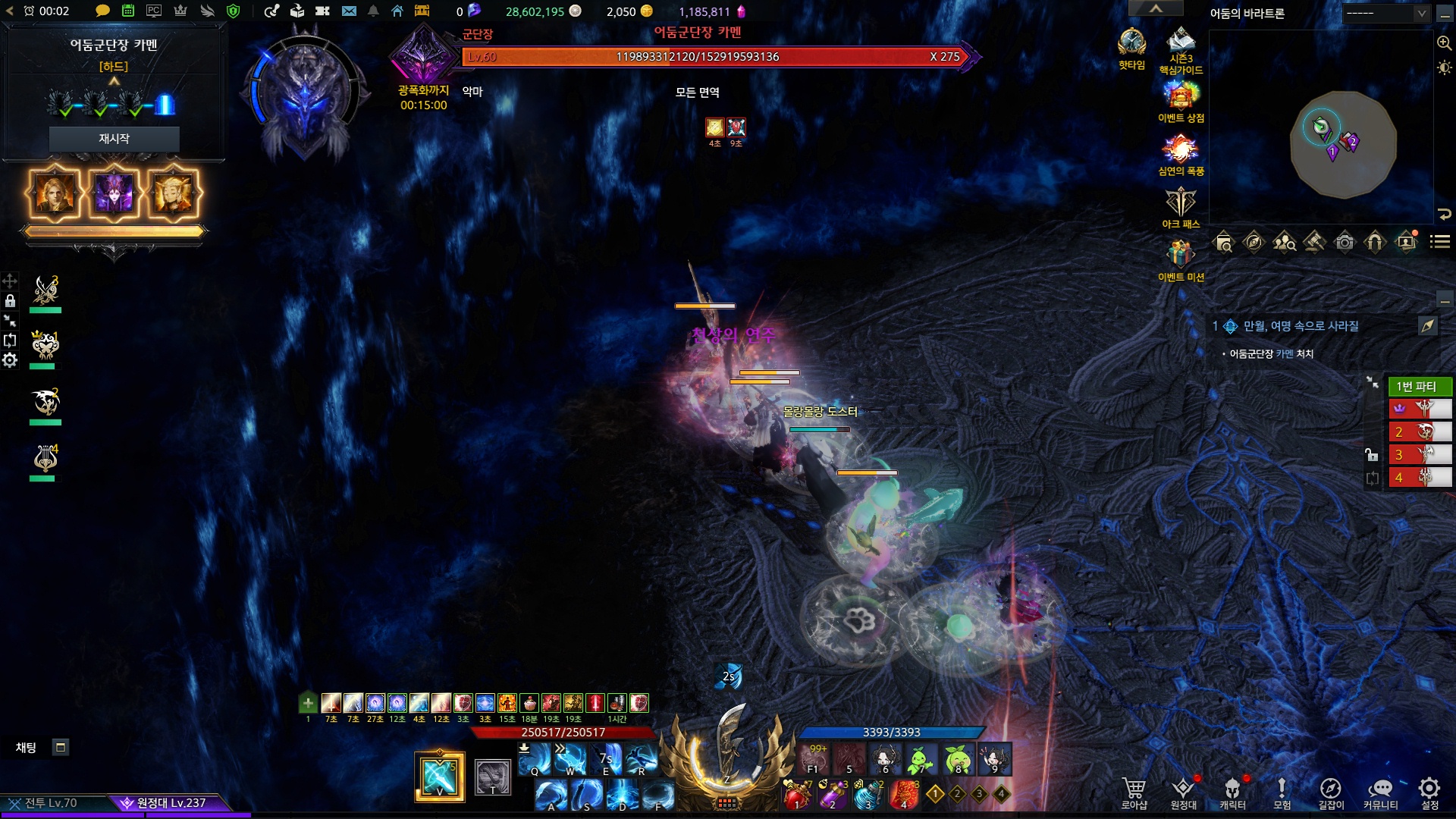
Task: Click the circular minimap
Action: click(1343, 144)
